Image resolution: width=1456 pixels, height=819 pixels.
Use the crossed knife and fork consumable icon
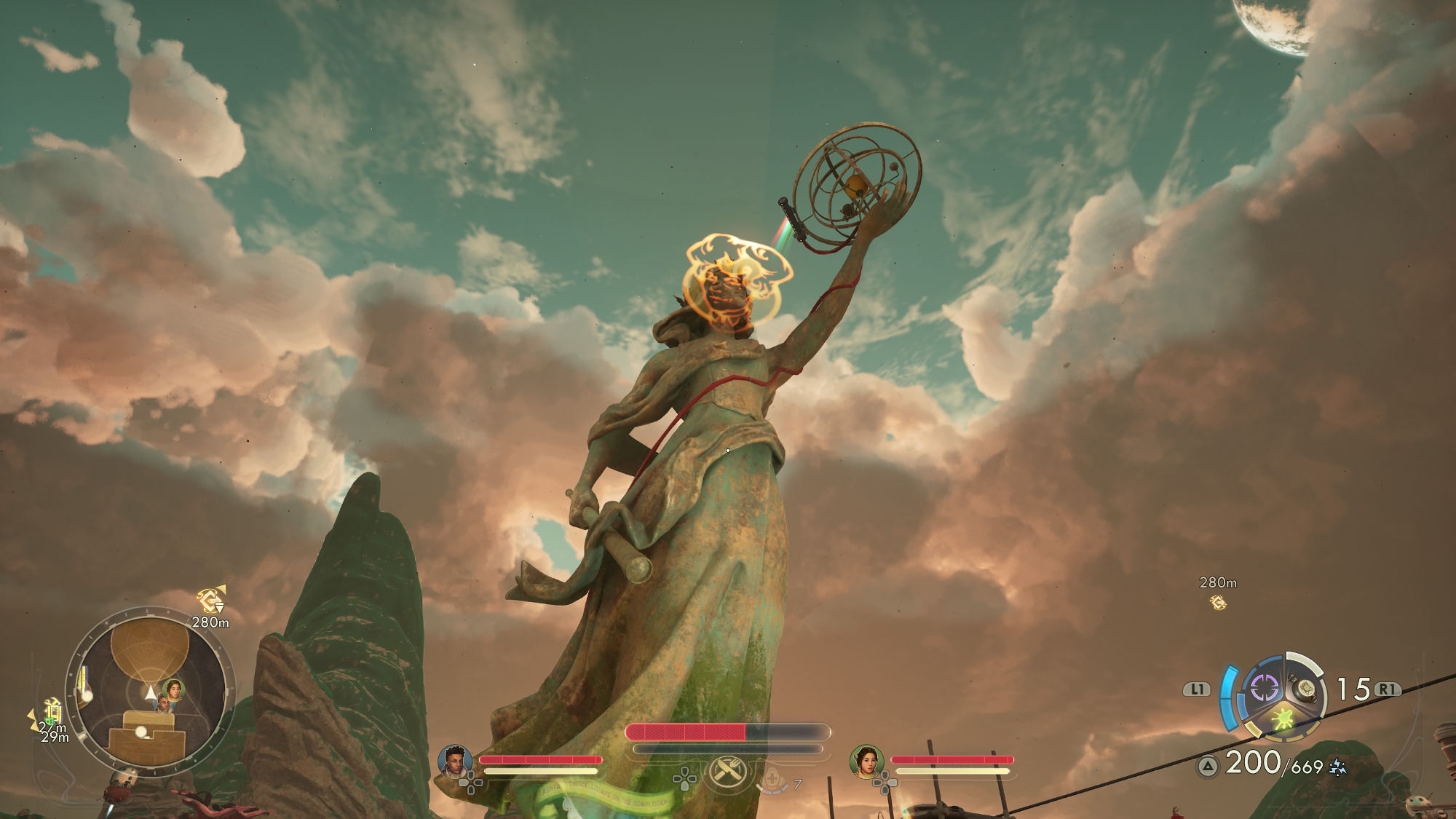[x=727, y=772]
